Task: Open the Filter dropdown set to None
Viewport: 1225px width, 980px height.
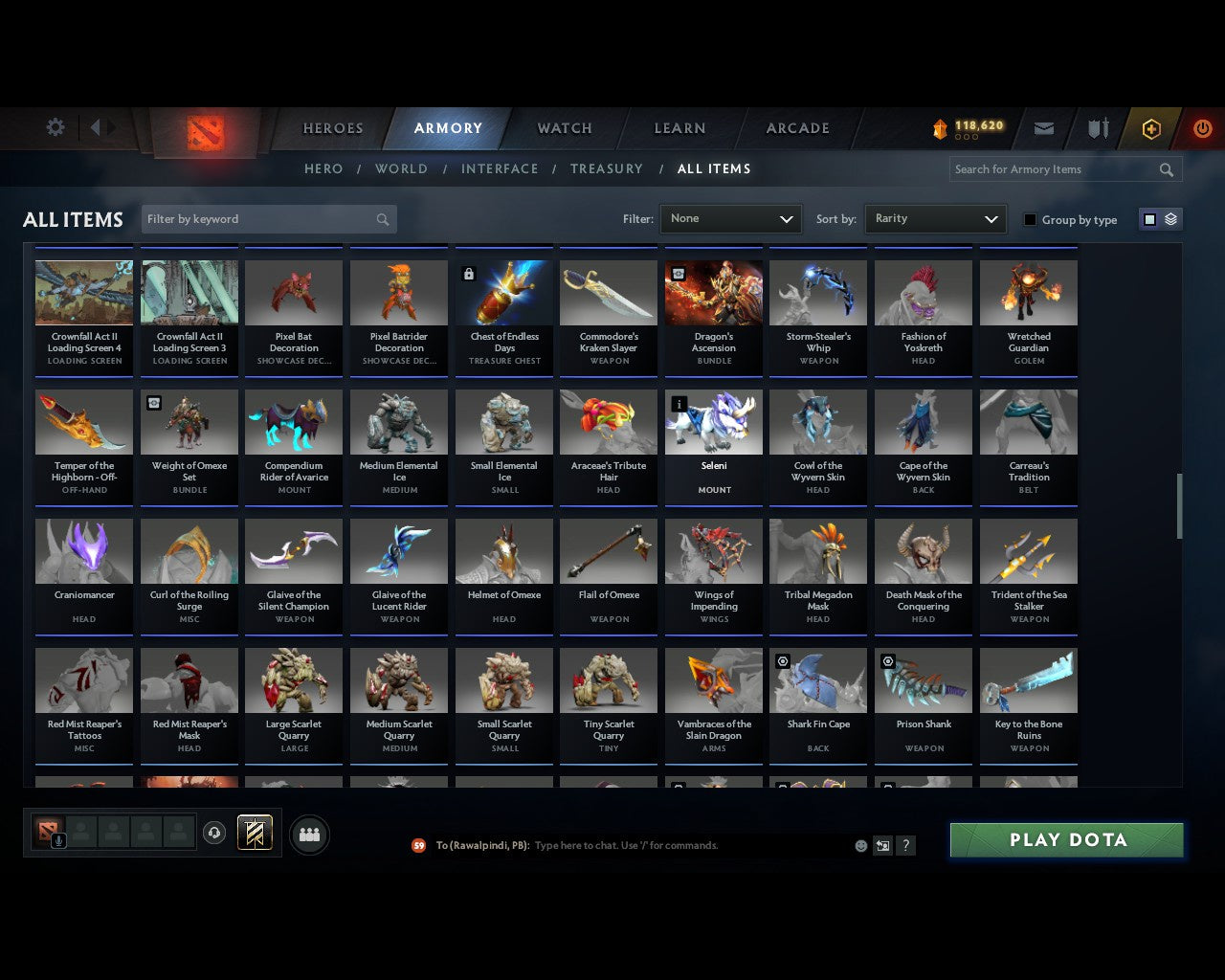Action: pos(730,219)
